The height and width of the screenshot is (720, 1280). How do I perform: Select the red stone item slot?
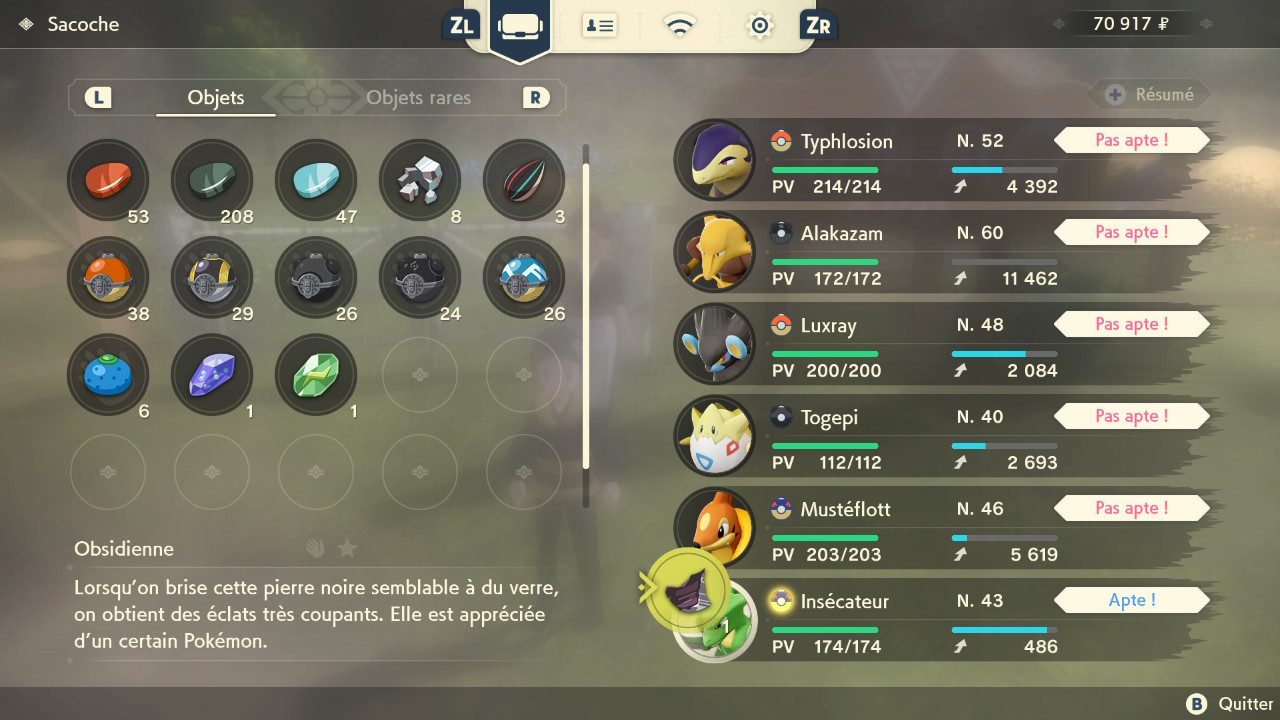(107, 180)
